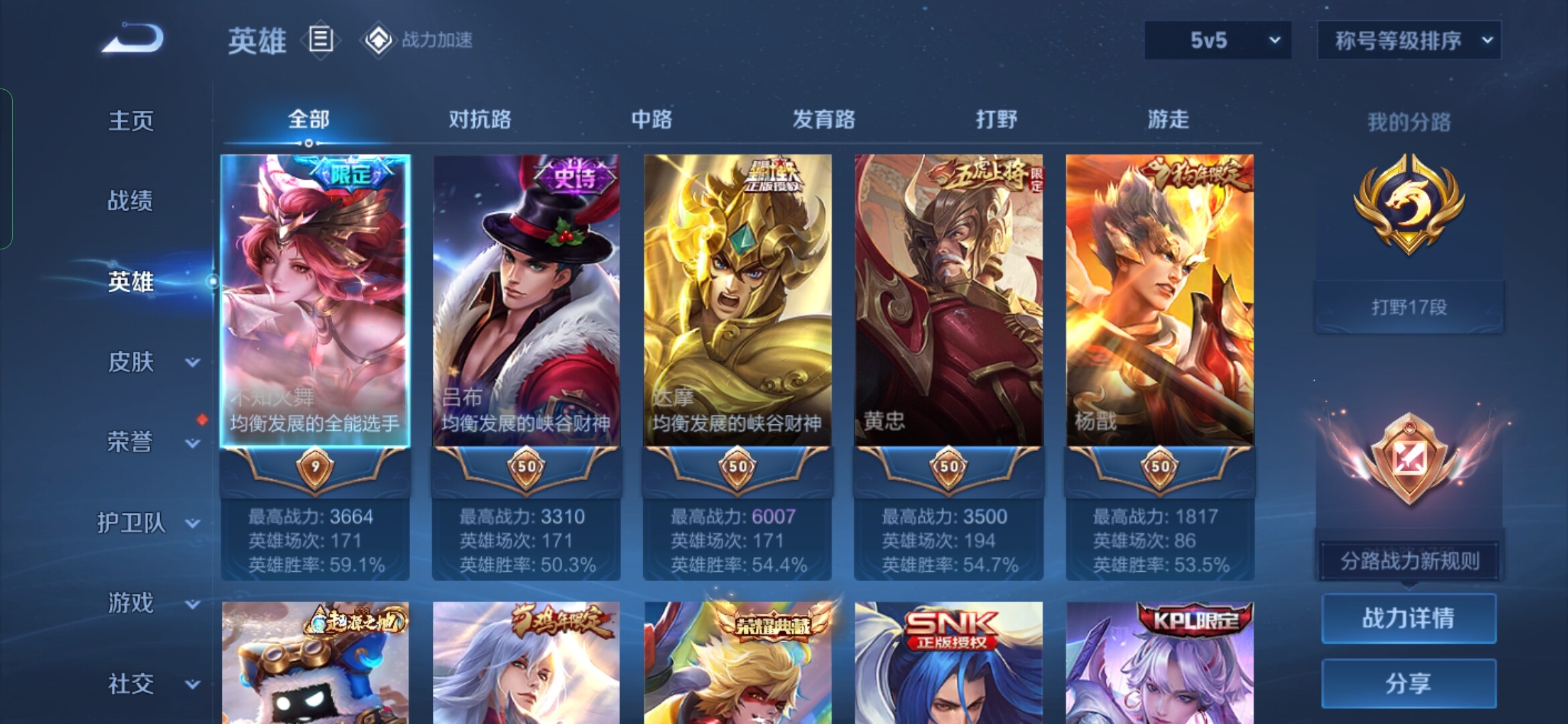Choose the 游走 tab
This screenshot has height=724, width=1568.
1168,119
